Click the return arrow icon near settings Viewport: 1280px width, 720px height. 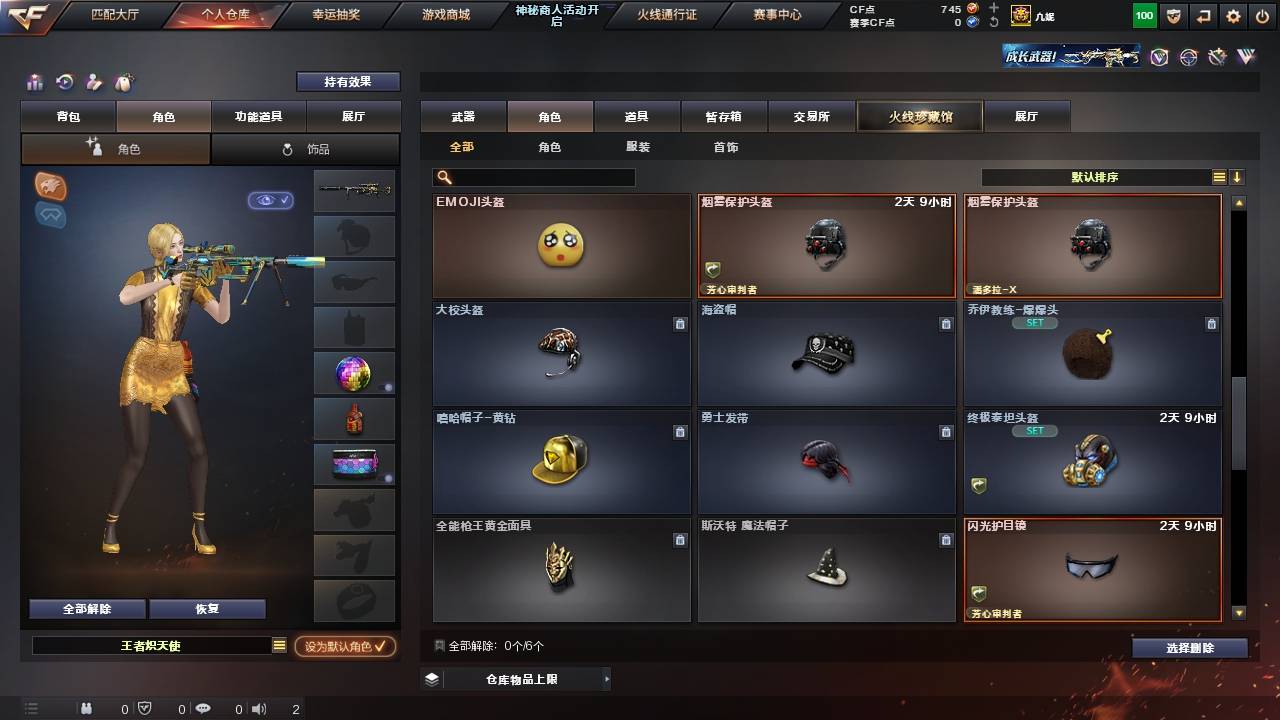(x=1203, y=15)
